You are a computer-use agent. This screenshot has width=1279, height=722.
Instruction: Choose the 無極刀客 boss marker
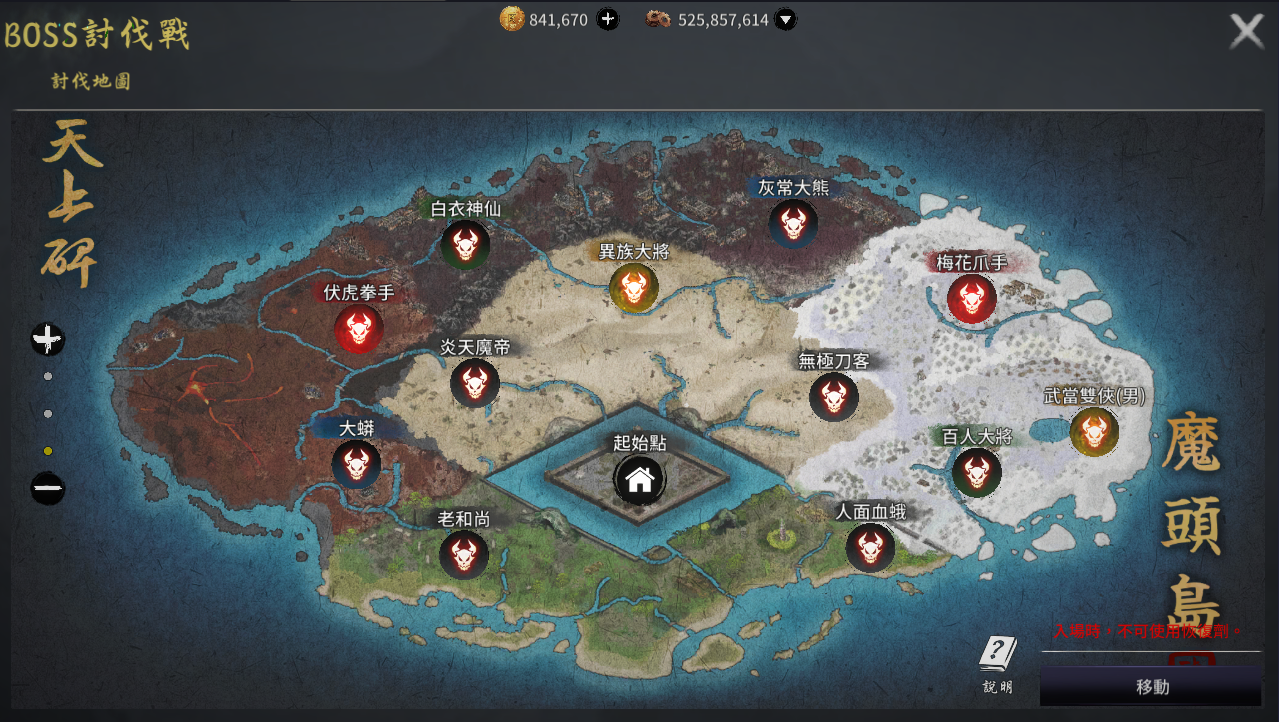coord(834,397)
